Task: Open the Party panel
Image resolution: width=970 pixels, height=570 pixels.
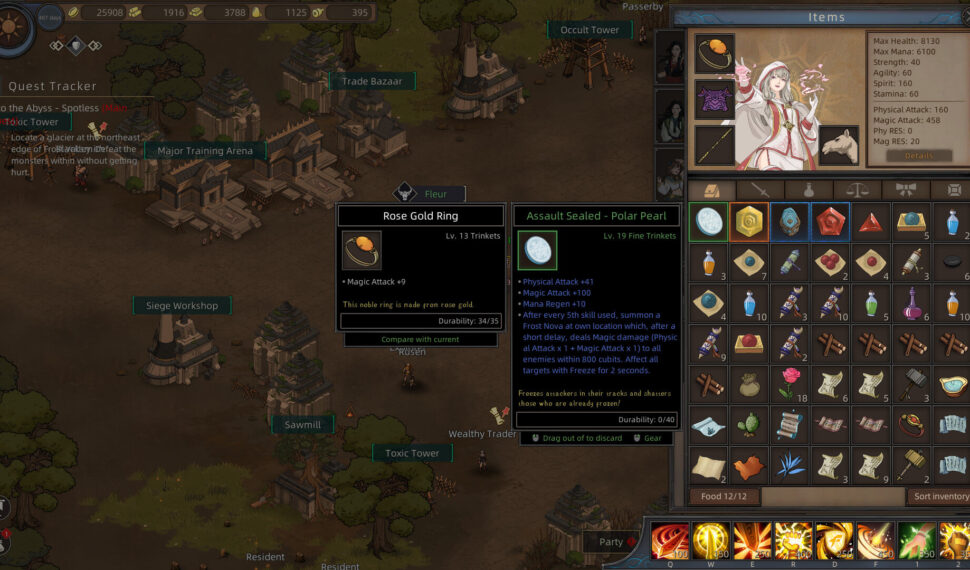Action: coord(610,542)
